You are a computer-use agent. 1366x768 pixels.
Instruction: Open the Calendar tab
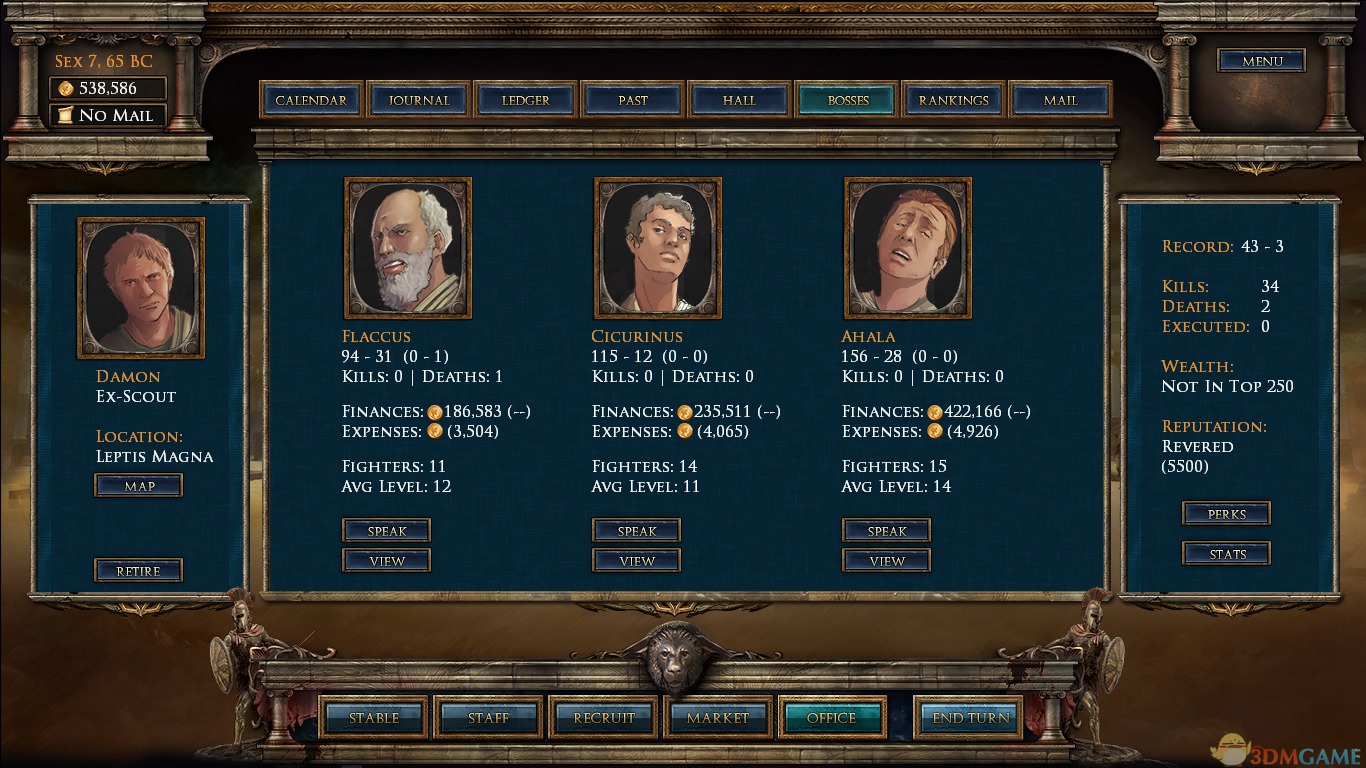coord(311,100)
